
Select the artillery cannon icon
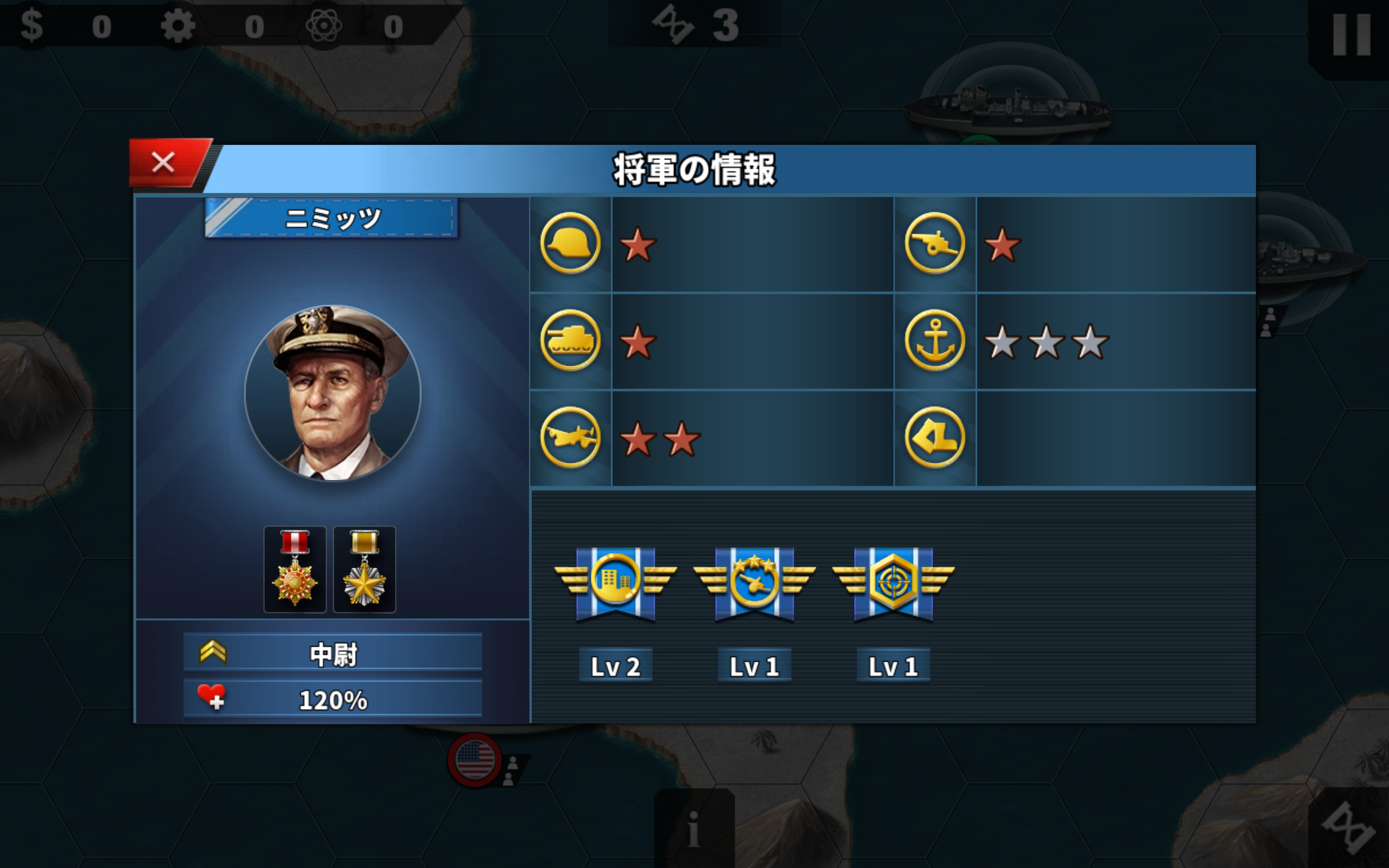pos(934,244)
